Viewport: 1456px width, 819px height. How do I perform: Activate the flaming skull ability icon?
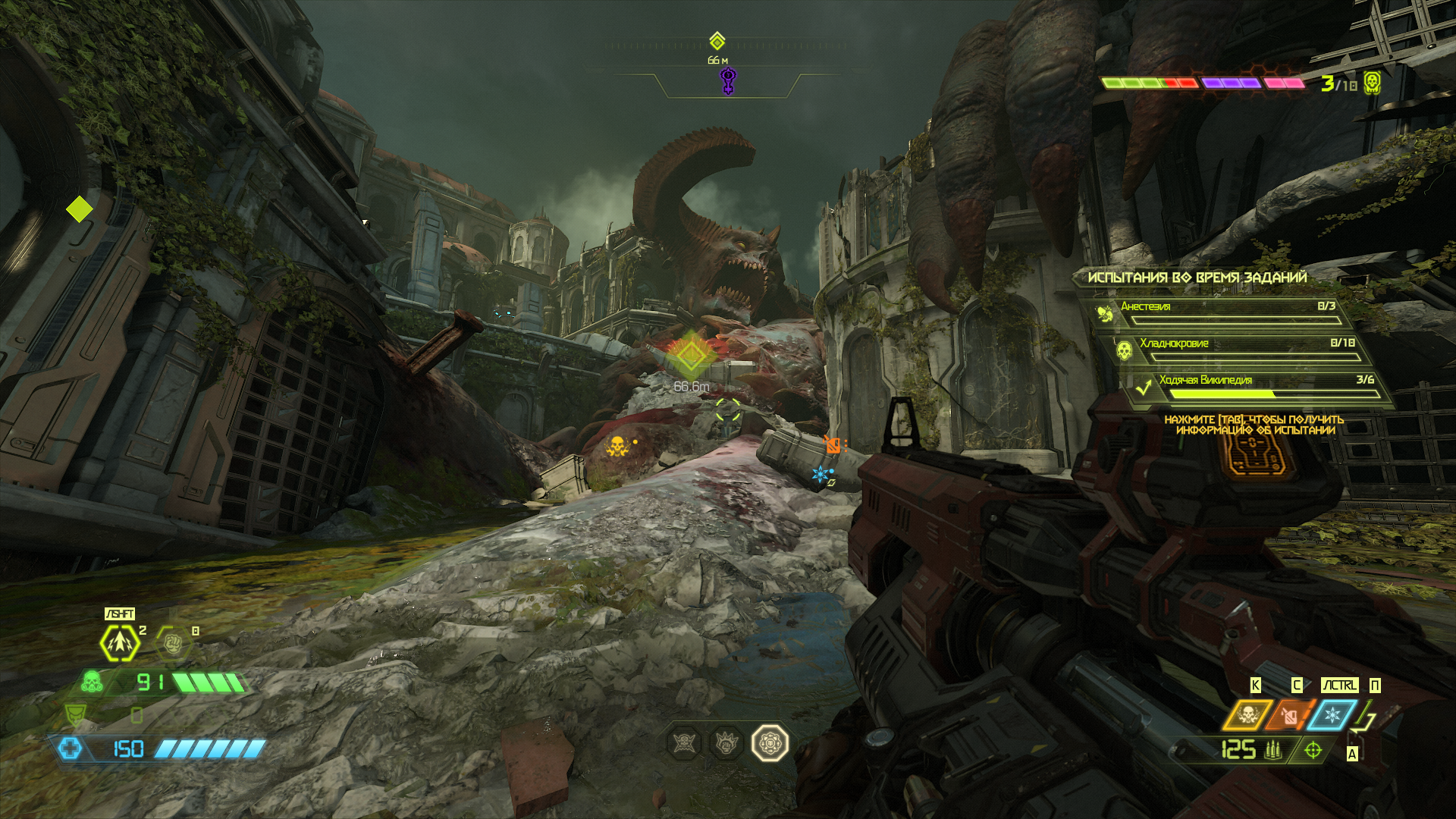click(x=1247, y=715)
